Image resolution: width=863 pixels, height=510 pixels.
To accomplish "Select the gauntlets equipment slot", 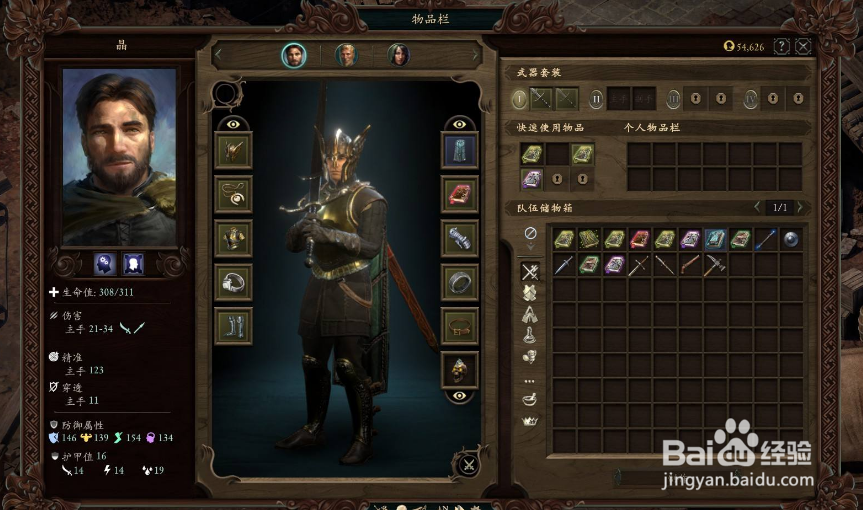I will [460, 238].
